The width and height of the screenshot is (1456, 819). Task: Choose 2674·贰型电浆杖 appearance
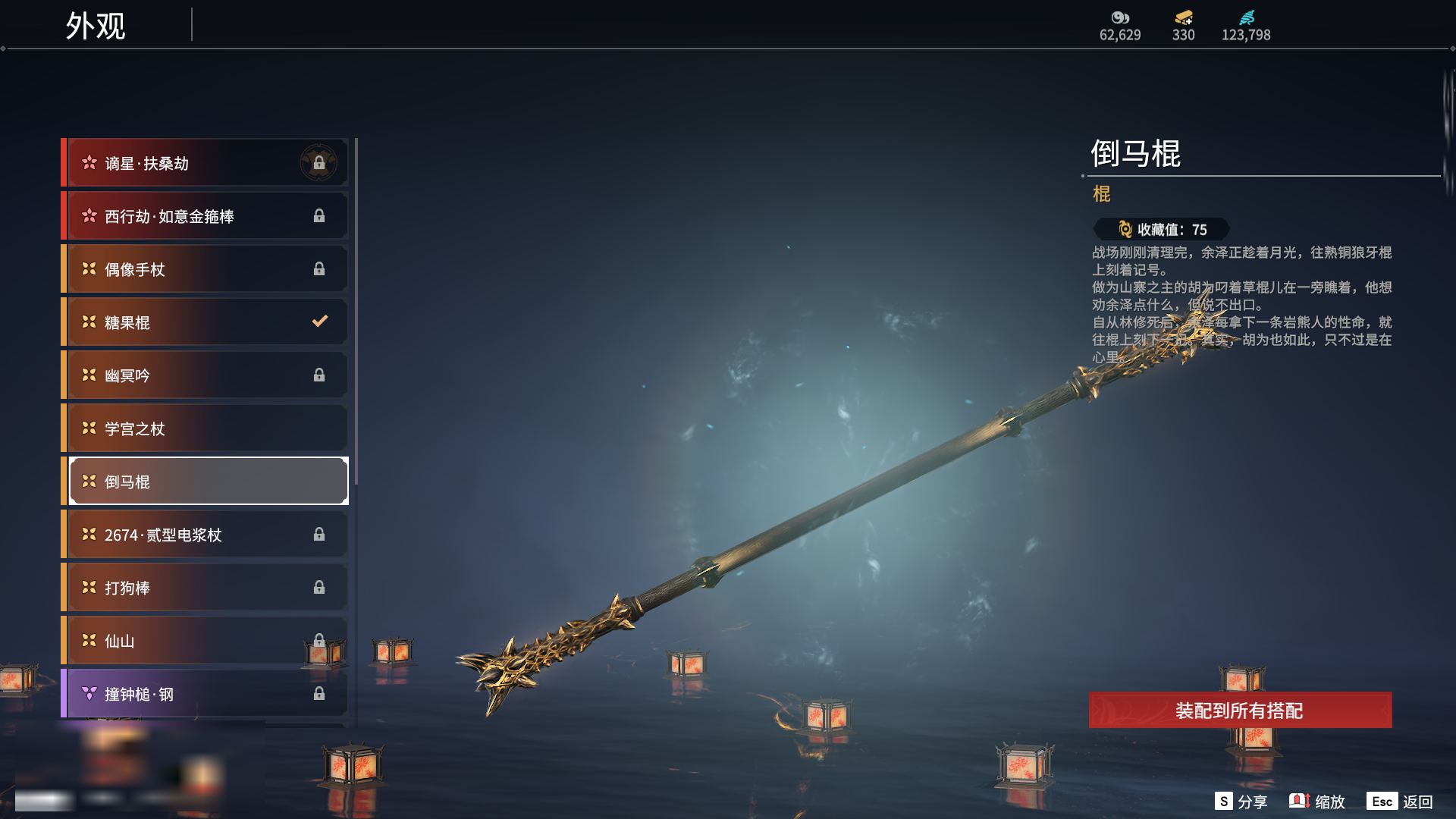point(206,535)
